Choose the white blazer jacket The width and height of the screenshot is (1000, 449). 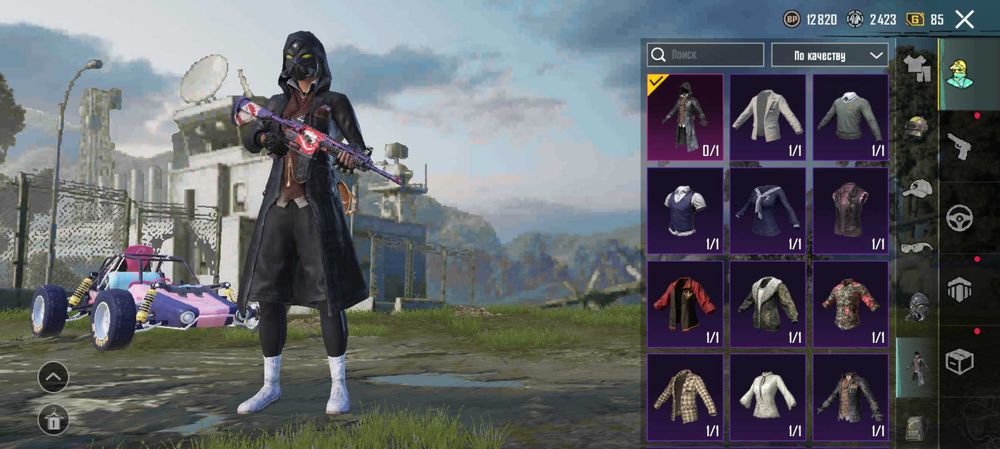[x=767, y=117]
